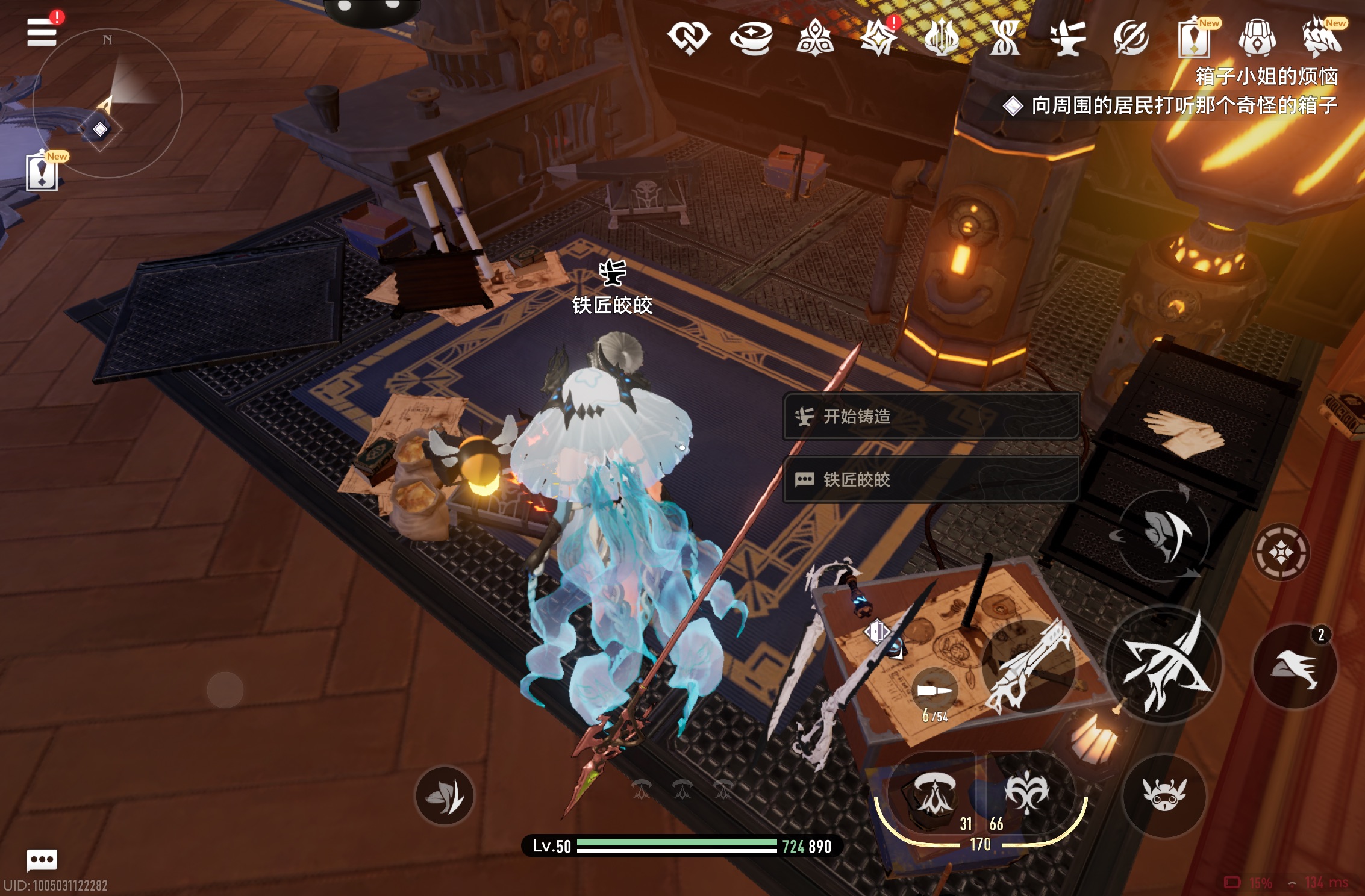
Task: Open the circular minimap
Action: coord(107,103)
